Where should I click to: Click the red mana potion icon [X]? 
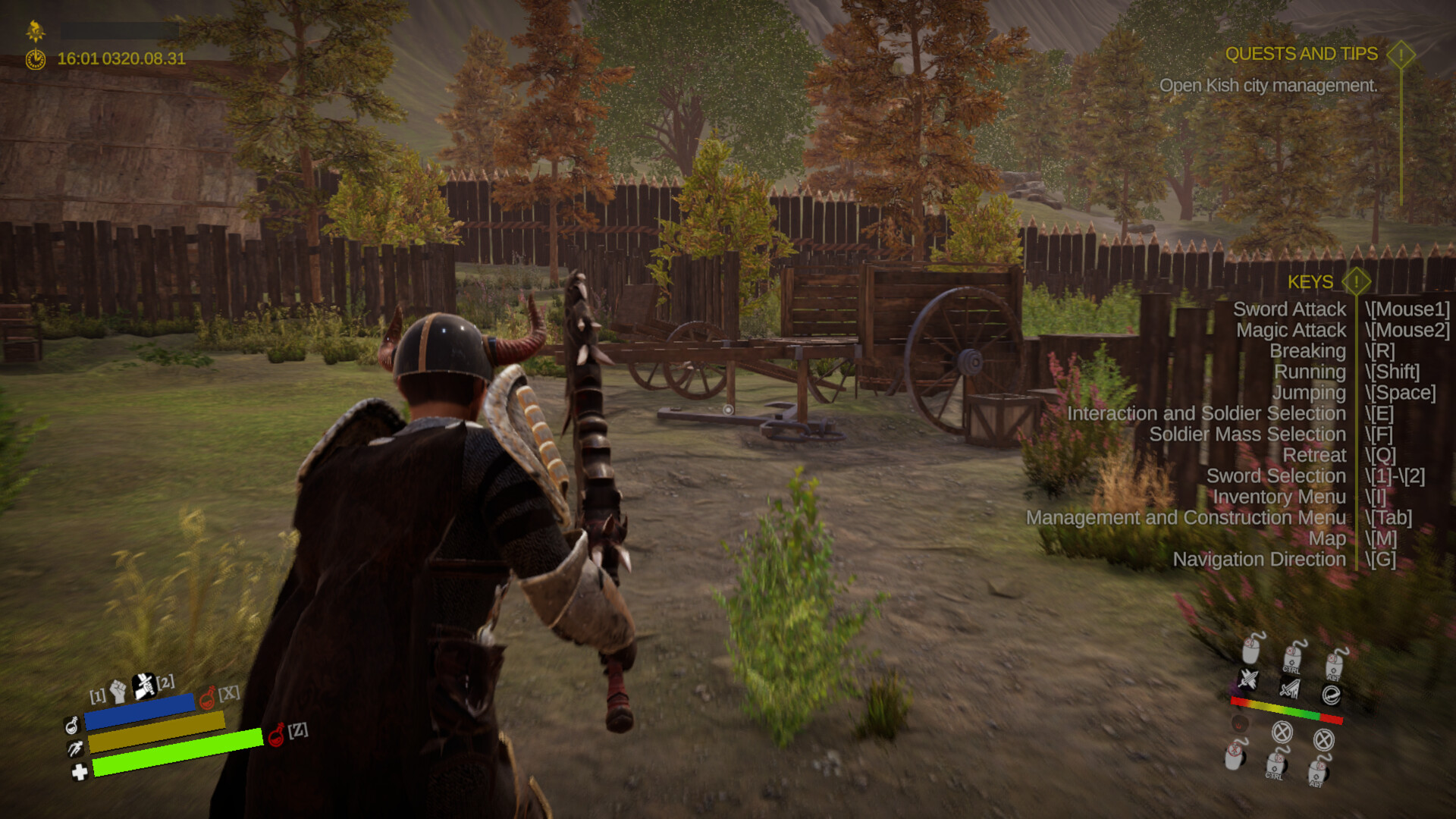tap(207, 700)
